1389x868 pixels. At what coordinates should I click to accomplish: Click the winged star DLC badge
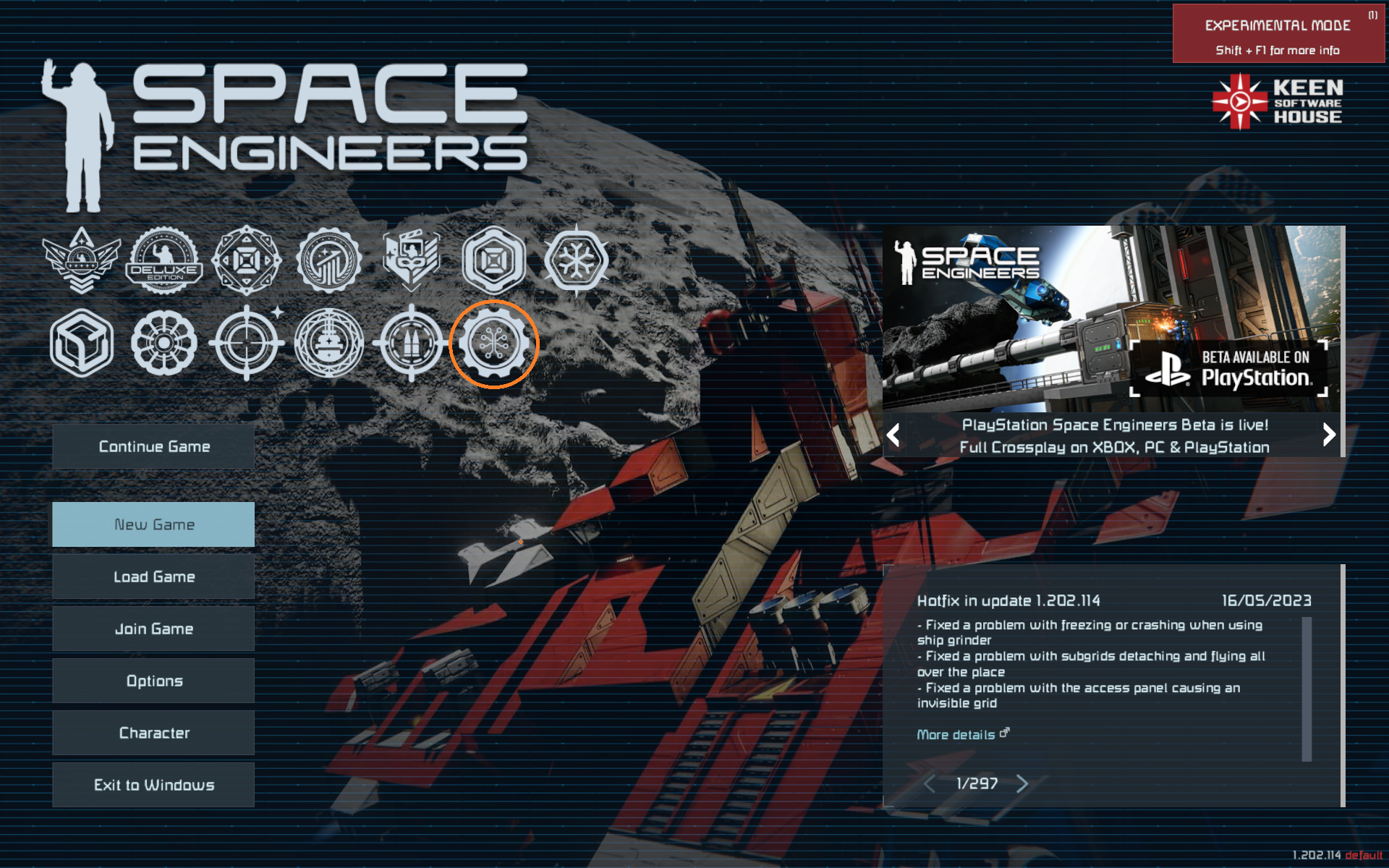tap(81, 260)
